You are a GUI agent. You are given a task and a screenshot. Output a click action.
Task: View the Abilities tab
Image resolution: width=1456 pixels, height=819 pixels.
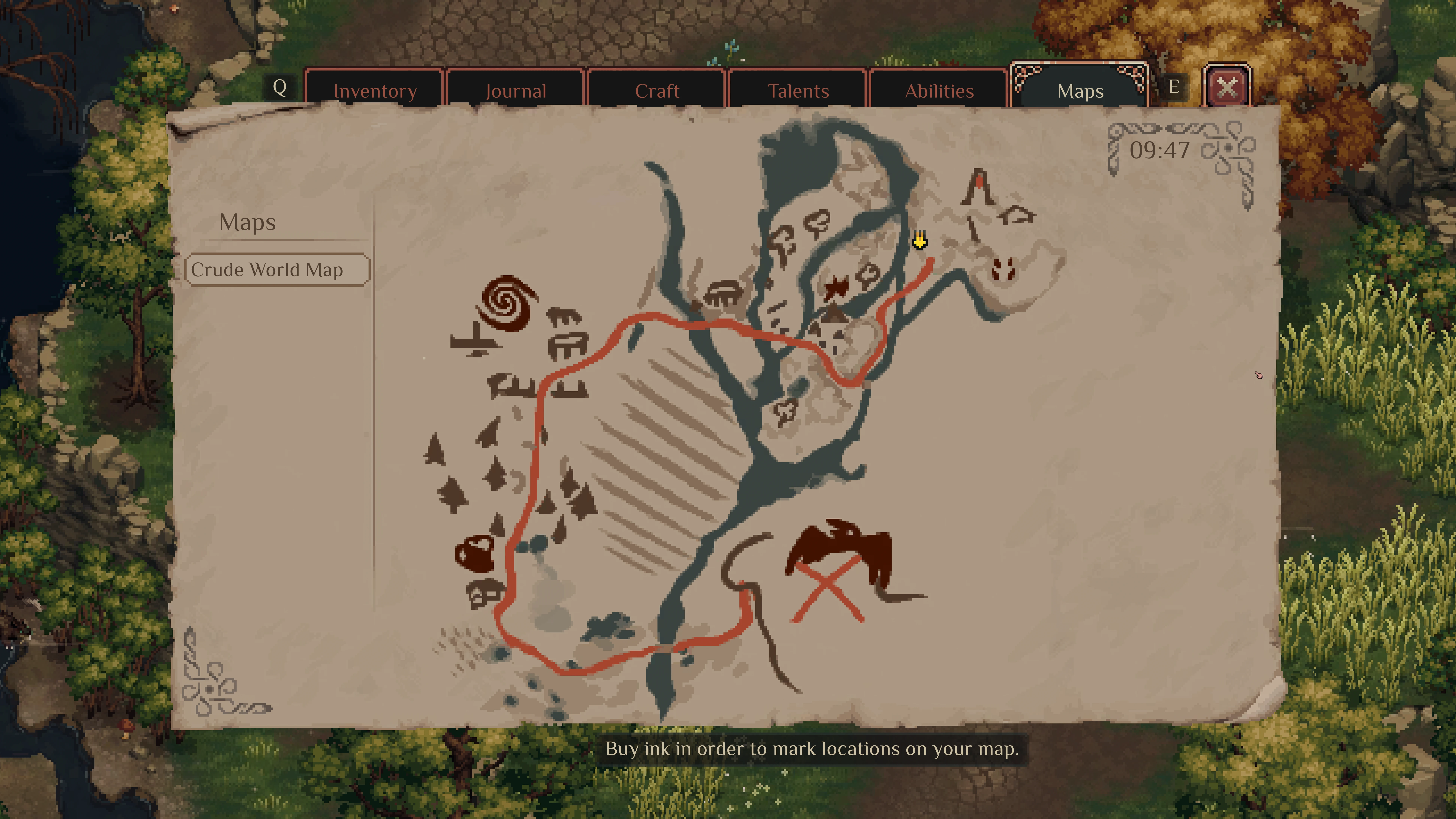pos(939,90)
